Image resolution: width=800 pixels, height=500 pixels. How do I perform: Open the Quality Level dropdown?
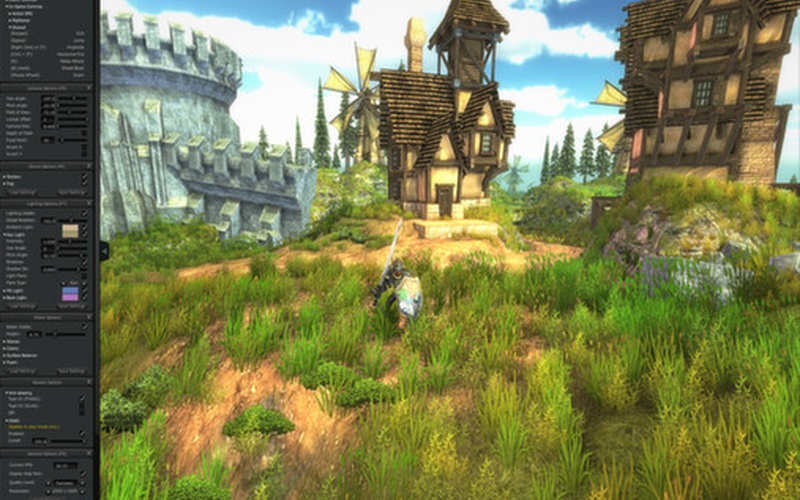click(x=65, y=481)
